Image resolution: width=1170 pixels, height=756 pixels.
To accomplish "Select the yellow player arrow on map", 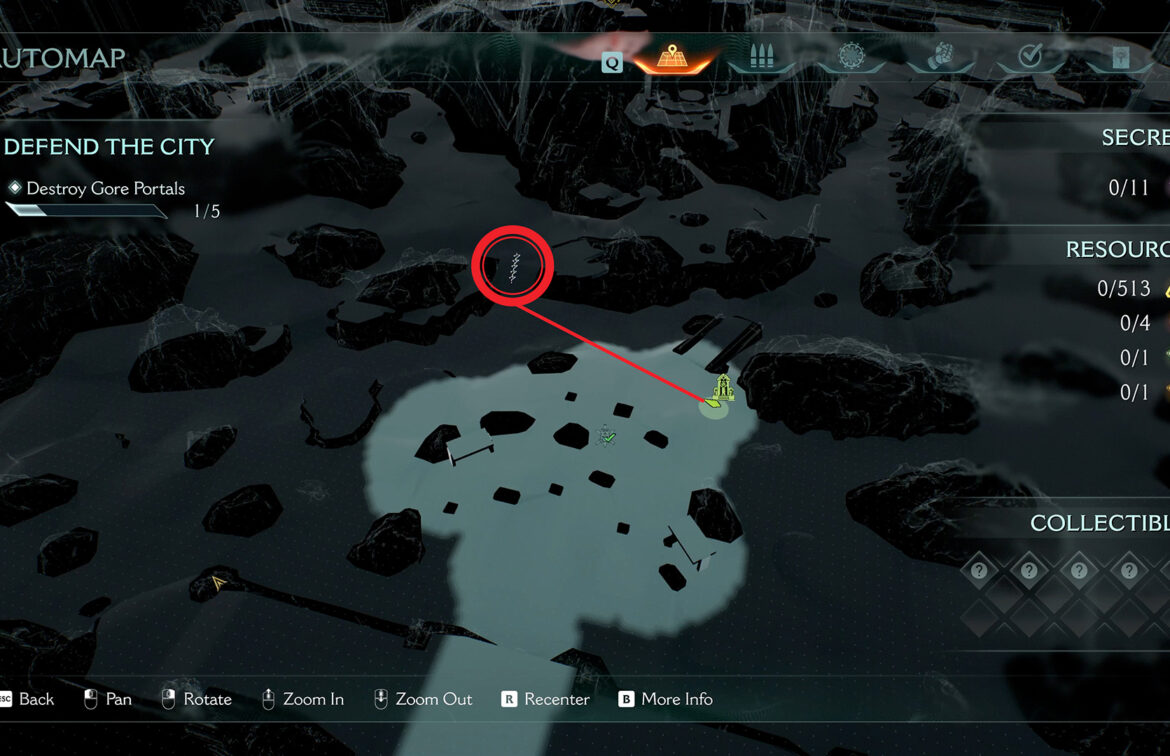I will tap(218, 581).
